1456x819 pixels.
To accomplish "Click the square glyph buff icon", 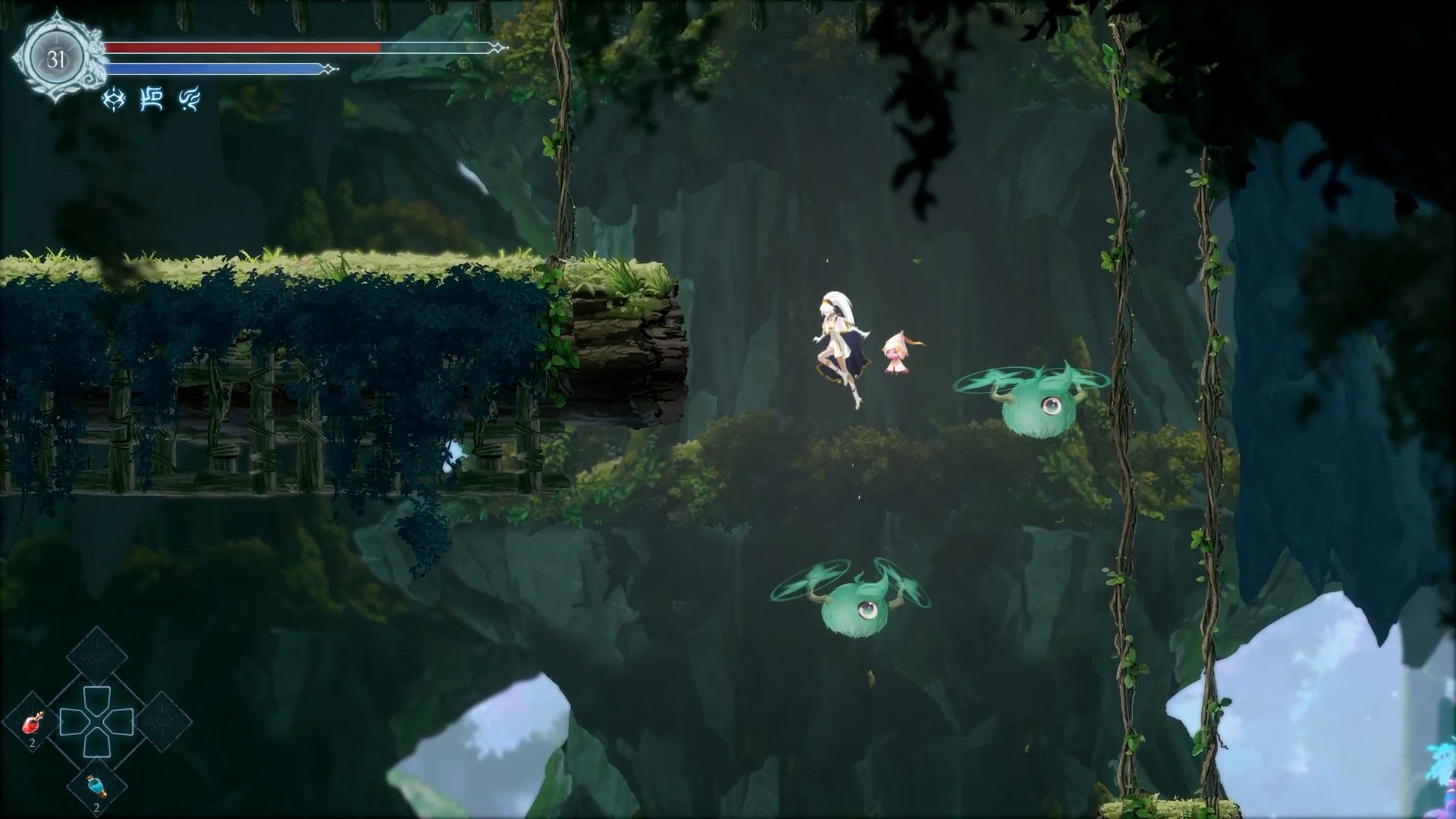I will (x=152, y=99).
